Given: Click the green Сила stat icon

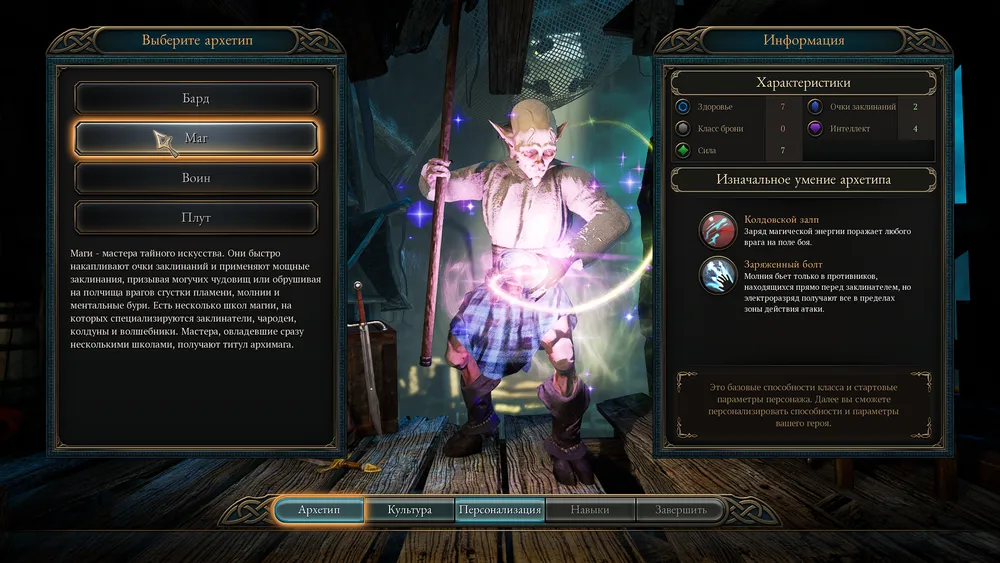Looking at the screenshot, I should pos(683,151).
